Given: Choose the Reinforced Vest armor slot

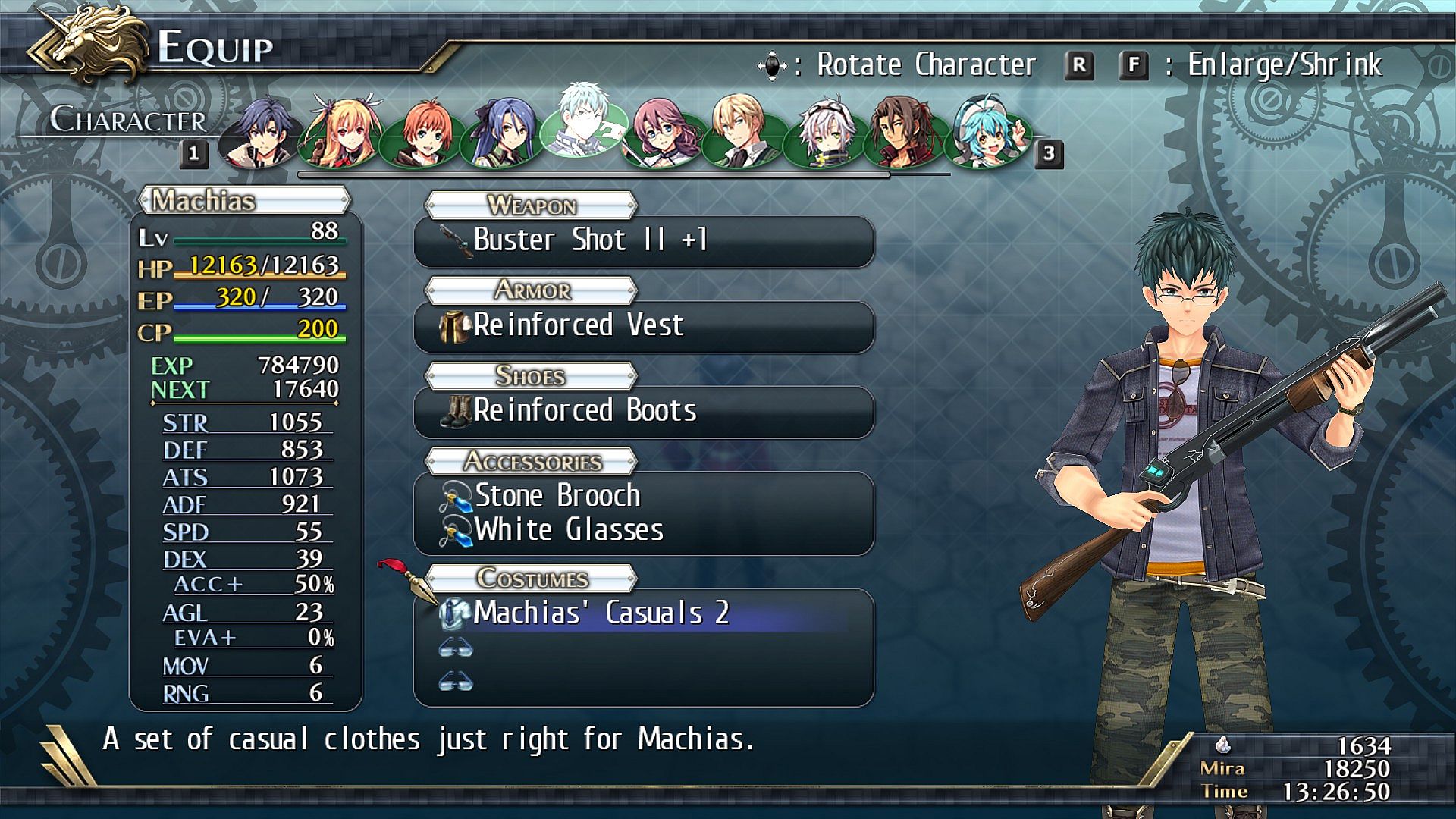Looking at the screenshot, I should (x=643, y=326).
